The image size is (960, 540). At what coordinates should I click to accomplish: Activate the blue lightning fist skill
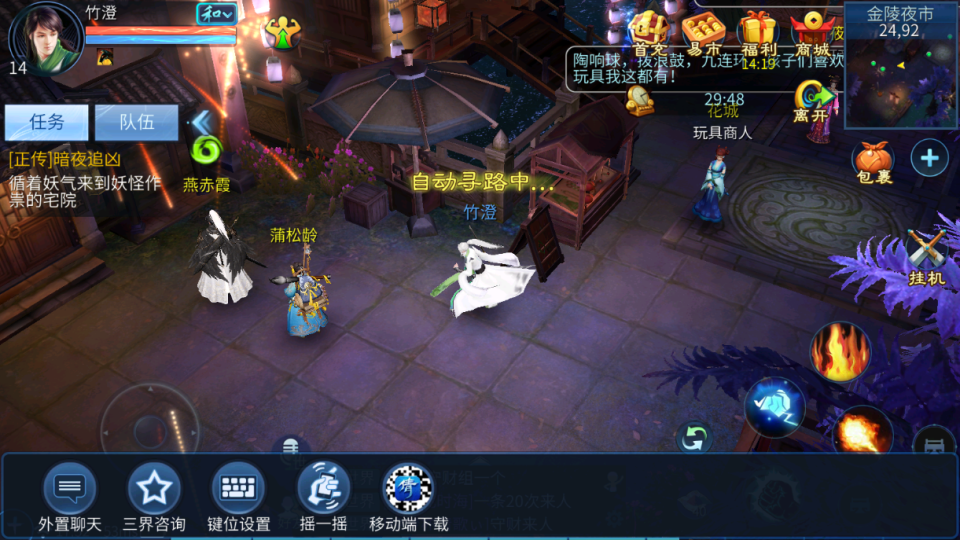point(774,407)
